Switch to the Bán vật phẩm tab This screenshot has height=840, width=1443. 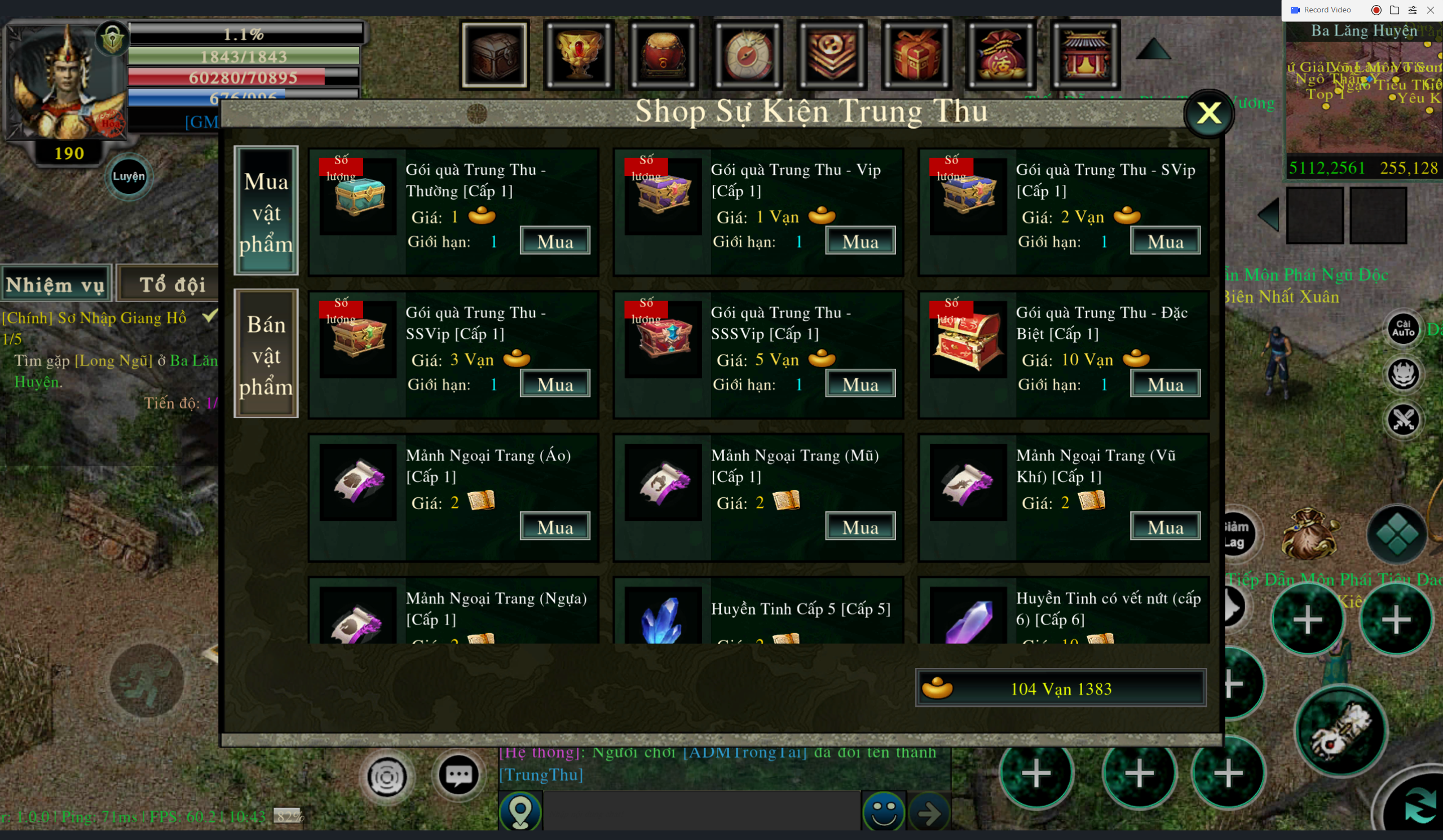coord(266,354)
